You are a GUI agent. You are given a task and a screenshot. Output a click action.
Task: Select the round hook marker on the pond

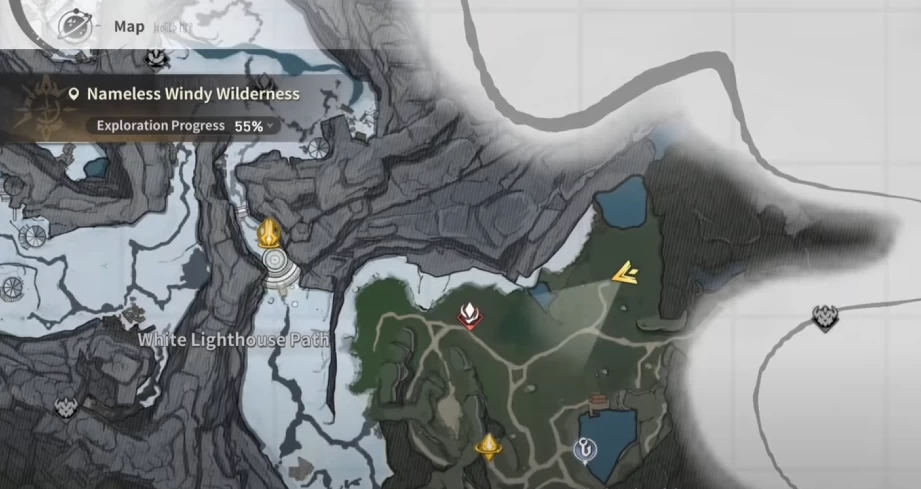tap(583, 451)
